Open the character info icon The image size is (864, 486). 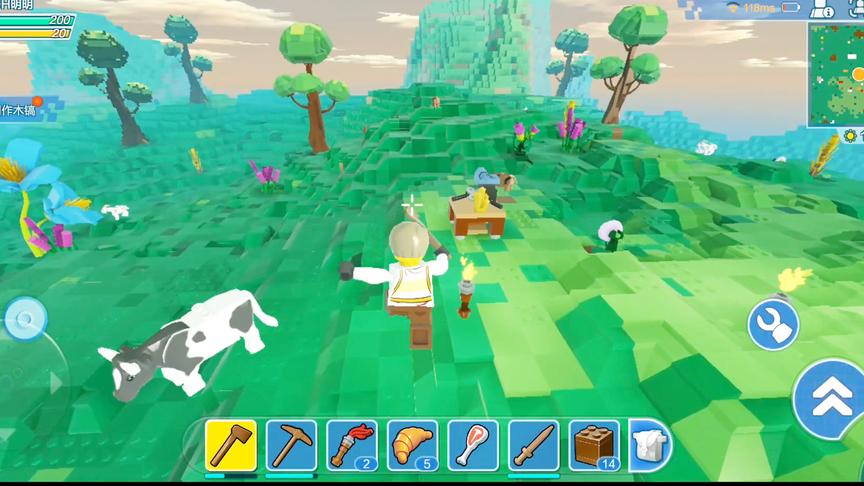[822, 9]
